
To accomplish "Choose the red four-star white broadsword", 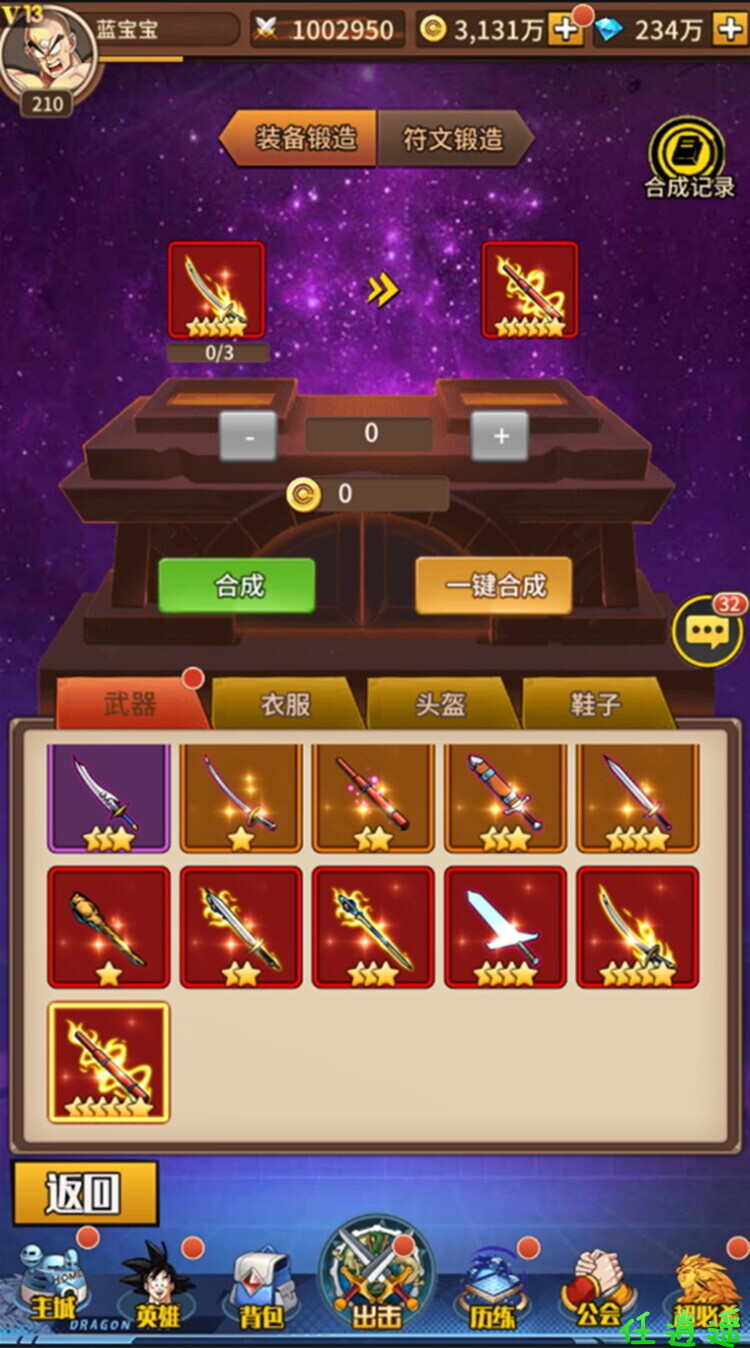I will [x=505, y=927].
